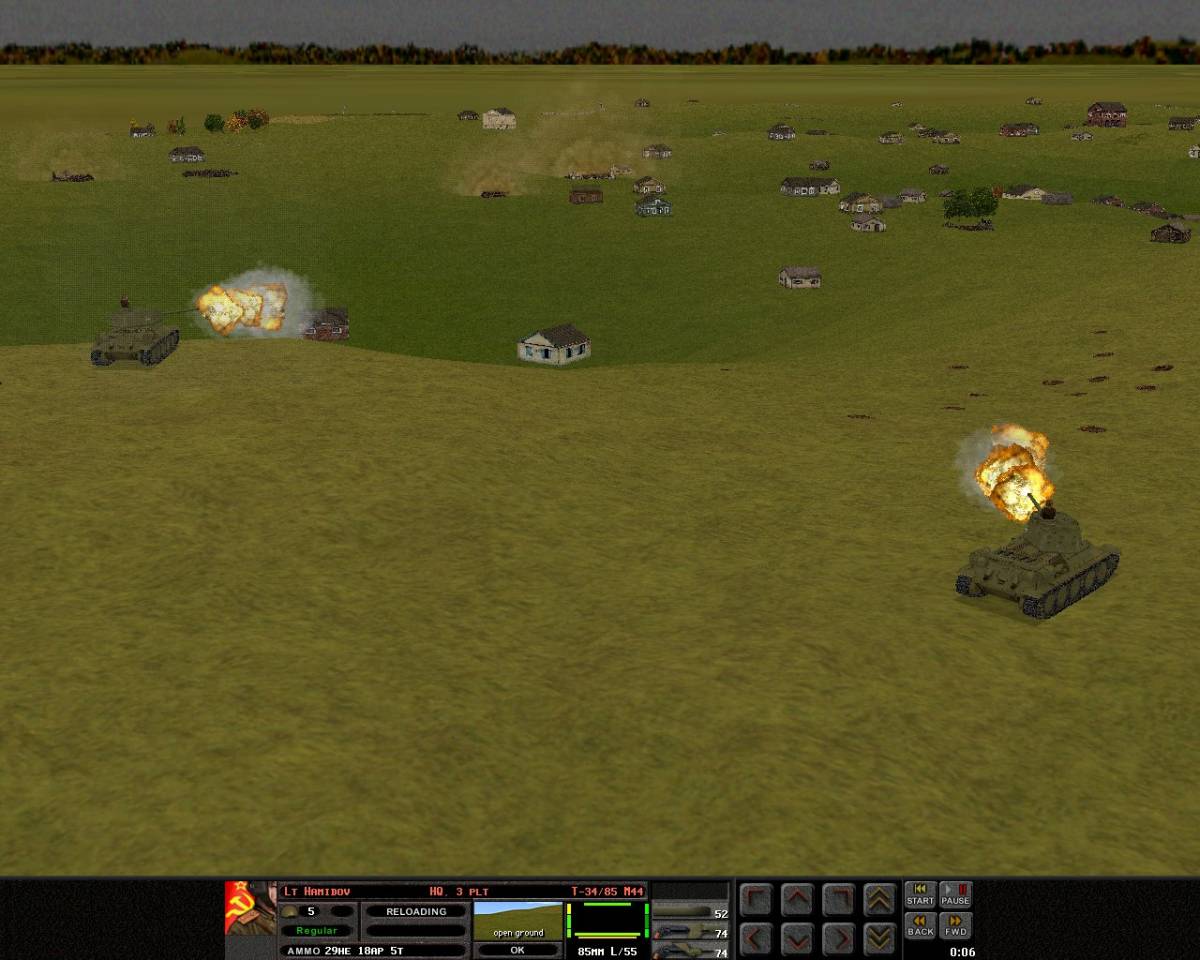This screenshot has width=1200, height=960.
Task: Click Lt Hamidov's Soviet commander portrait
Action: 250,908
